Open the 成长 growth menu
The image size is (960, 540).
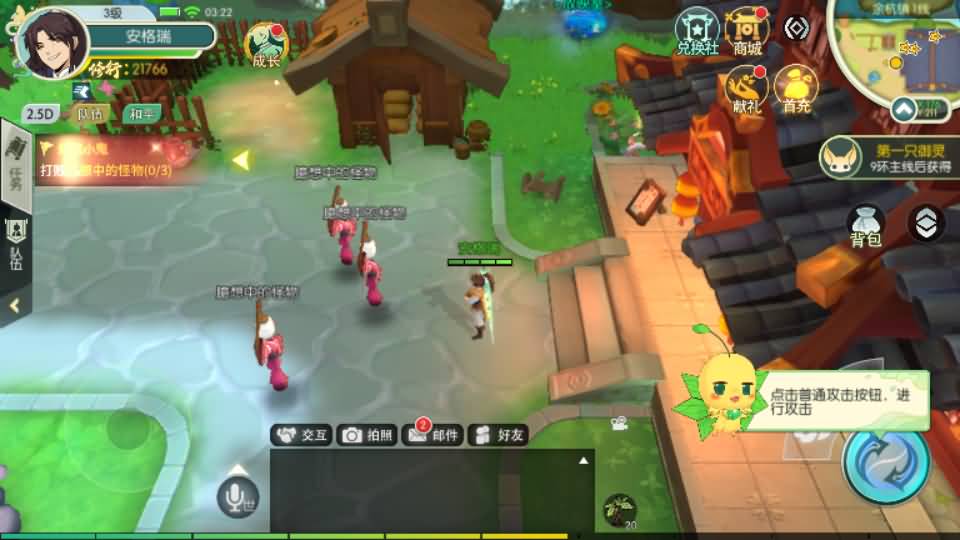[266, 45]
